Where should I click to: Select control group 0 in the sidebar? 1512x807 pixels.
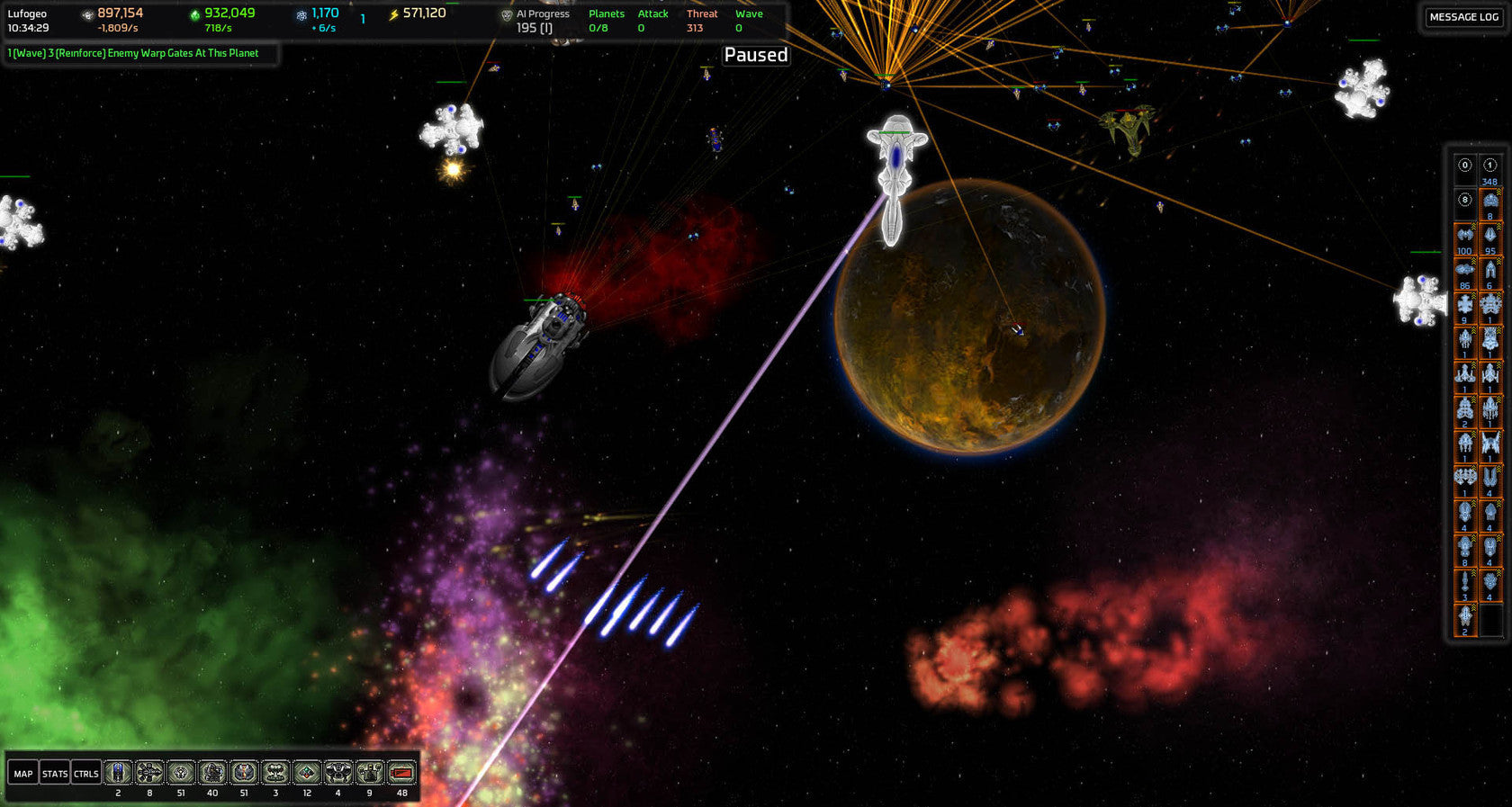1465,166
